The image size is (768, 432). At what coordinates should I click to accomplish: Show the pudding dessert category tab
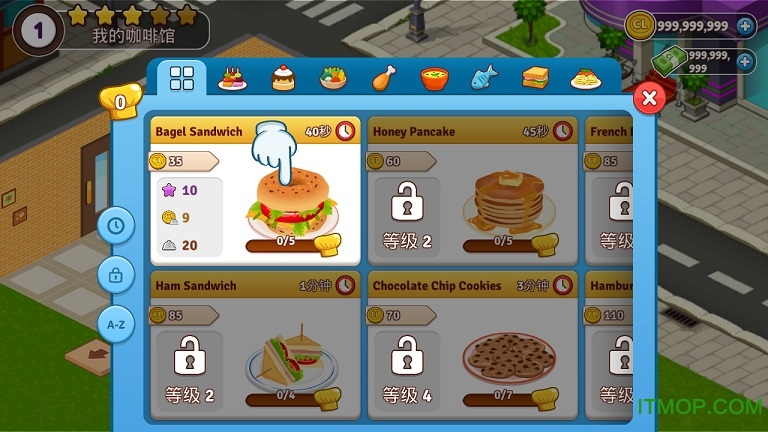[283, 79]
